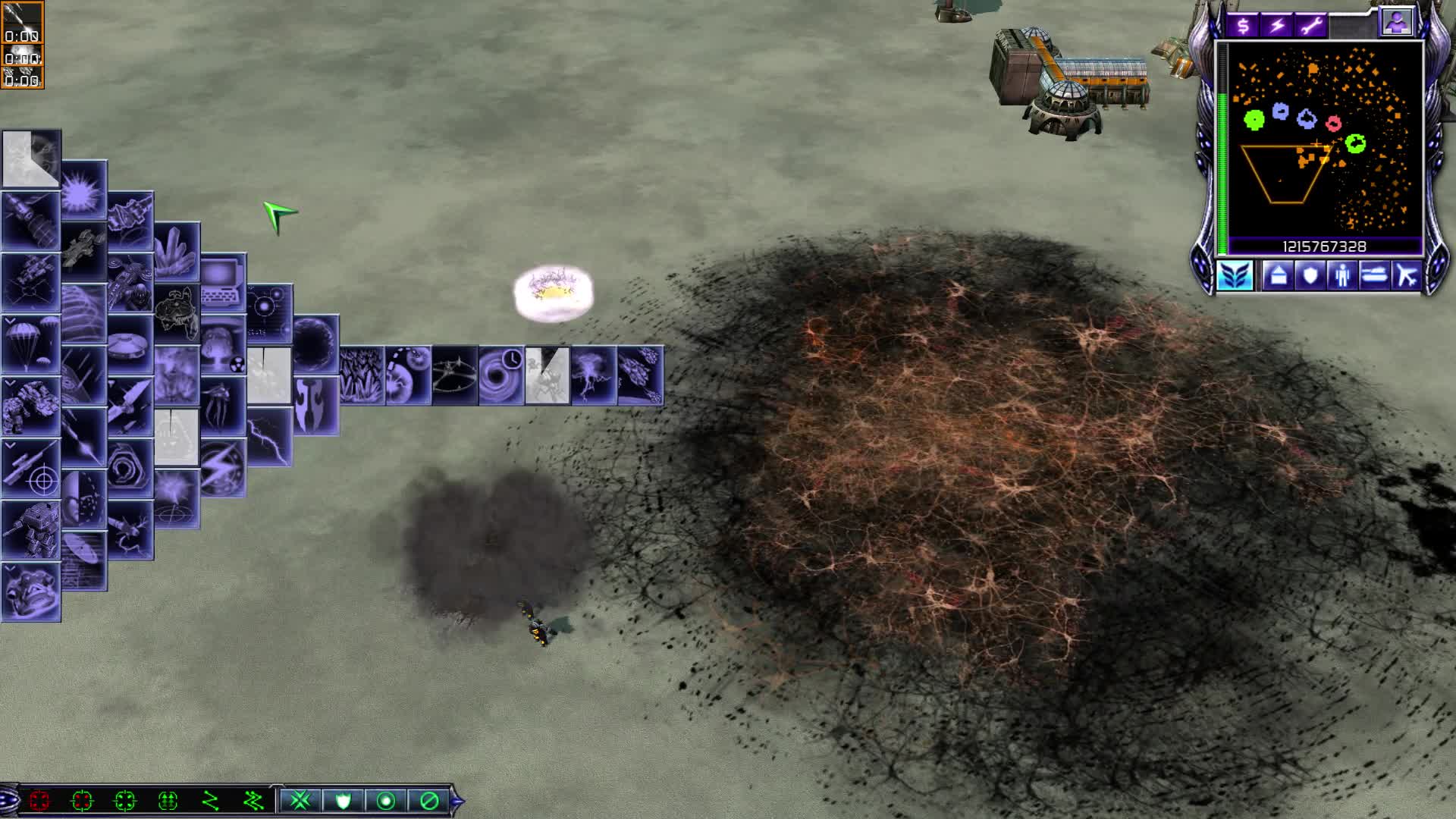
Task: Switch to the infantry production tab
Action: click(1343, 275)
